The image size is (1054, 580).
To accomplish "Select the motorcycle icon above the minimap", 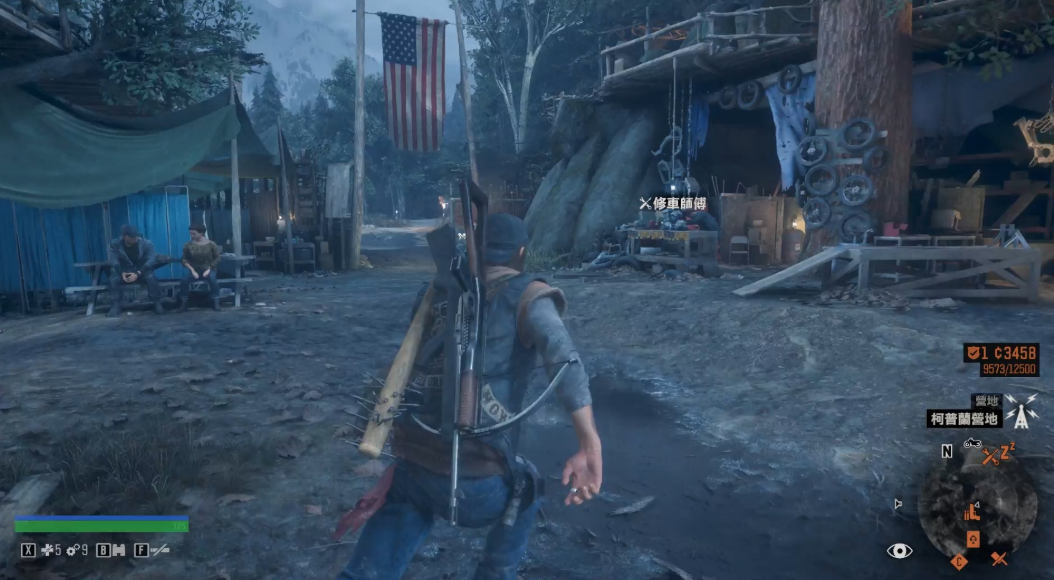I will tap(971, 443).
